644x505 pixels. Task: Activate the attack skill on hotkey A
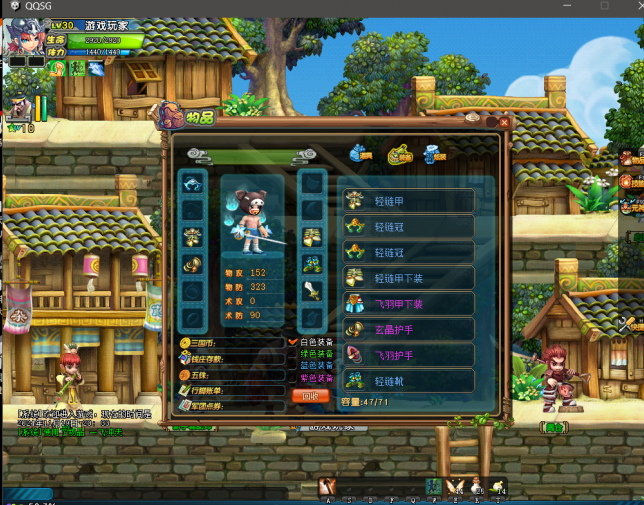click(x=327, y=487)
